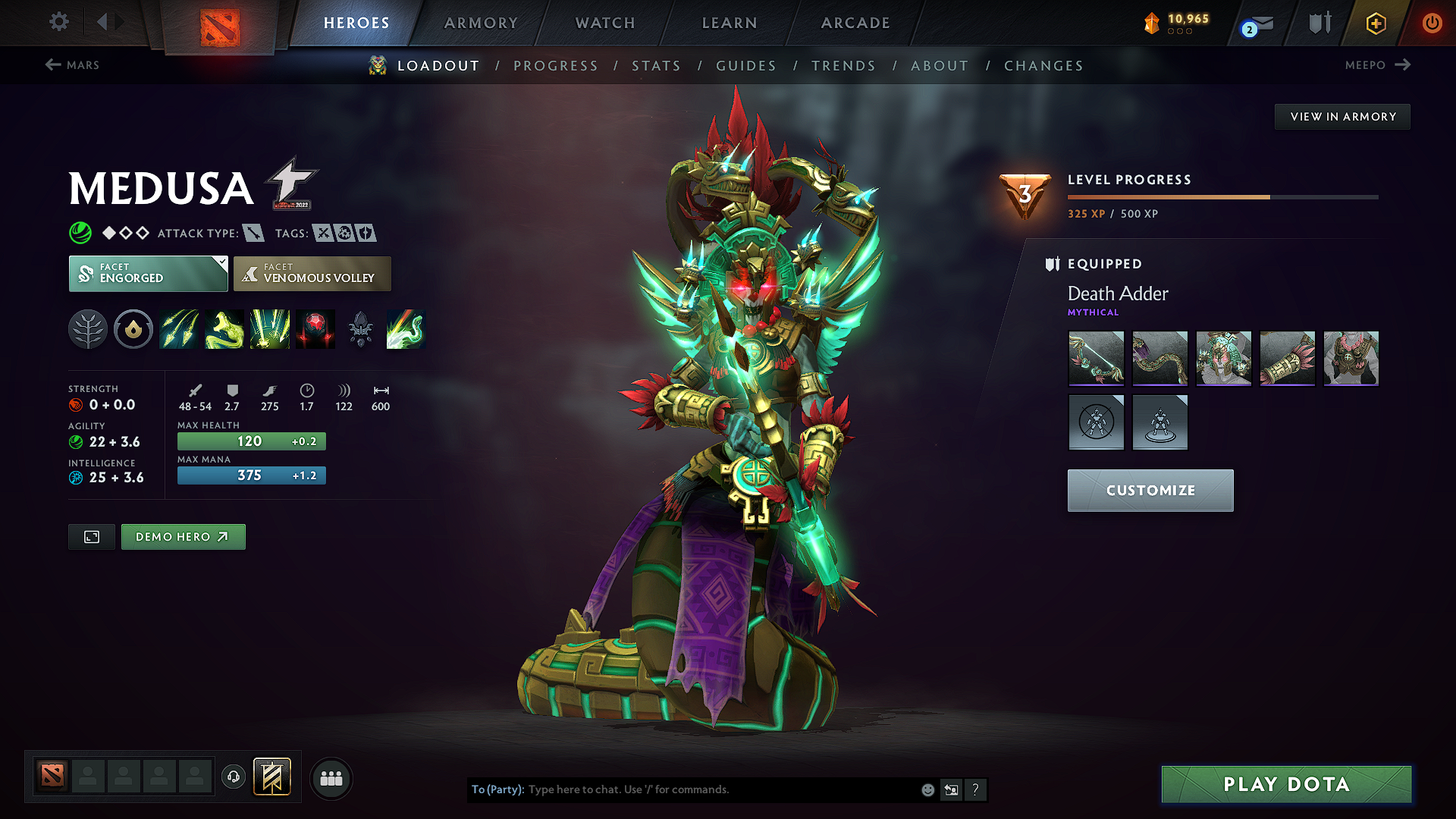The height and width of the screenshot is (819, 1456).
Task: Select the Split Shot arrows ability icon
Action: click(x=179, y=329)
